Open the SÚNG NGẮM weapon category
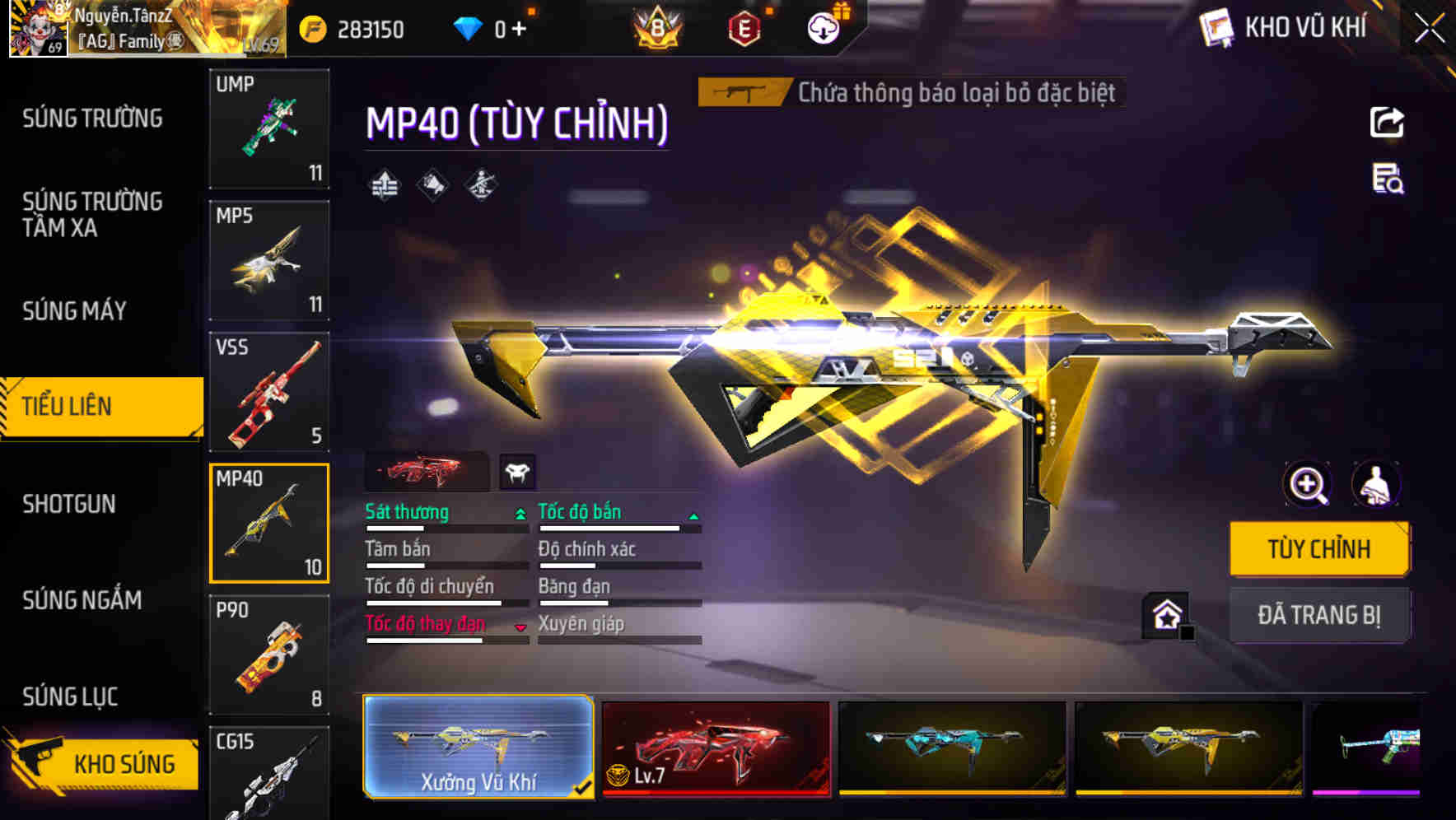 (80, 601)
